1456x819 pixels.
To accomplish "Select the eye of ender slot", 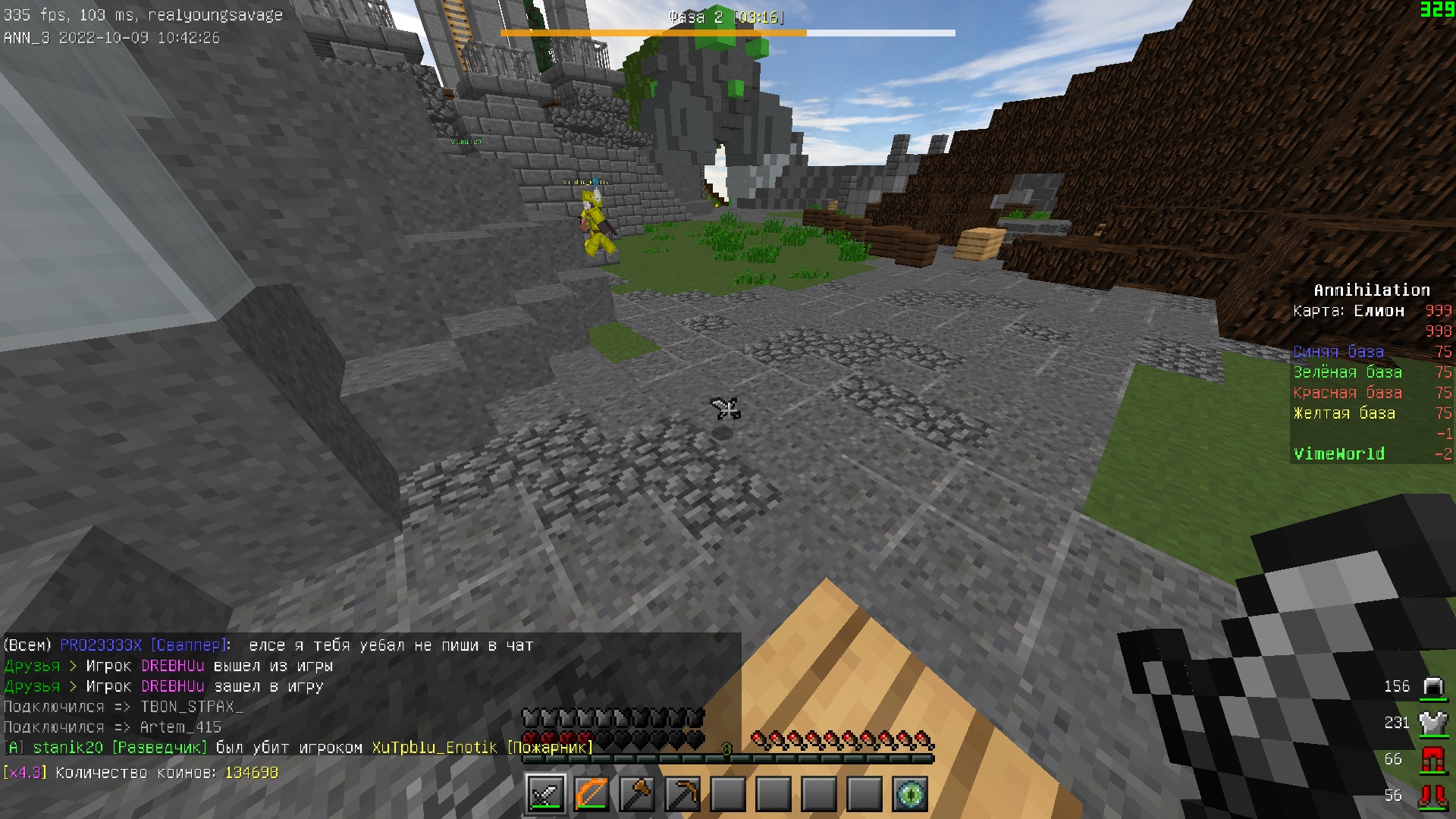I will 909,794.
